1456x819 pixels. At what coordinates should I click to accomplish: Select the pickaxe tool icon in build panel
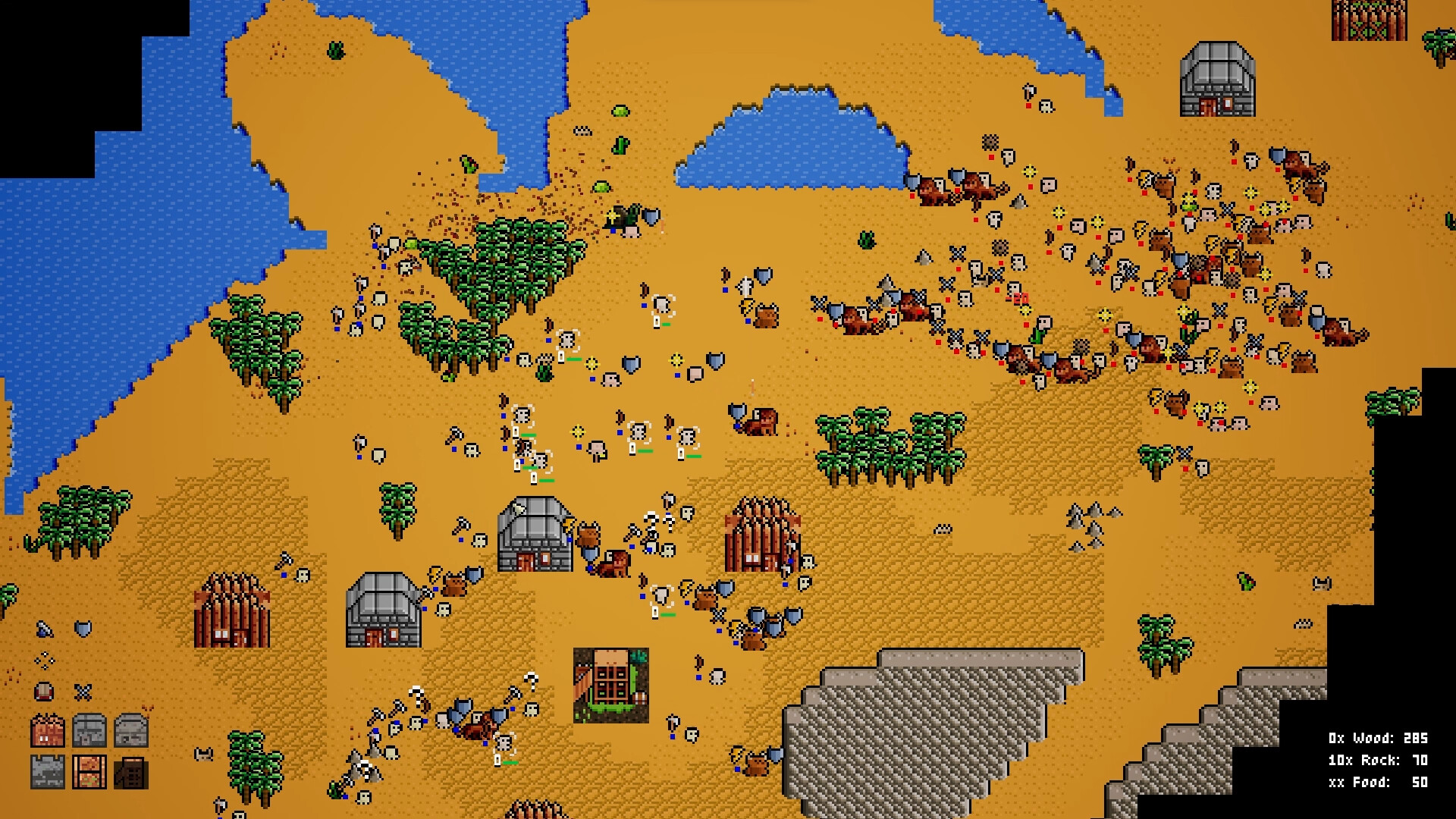pos(45,629)
